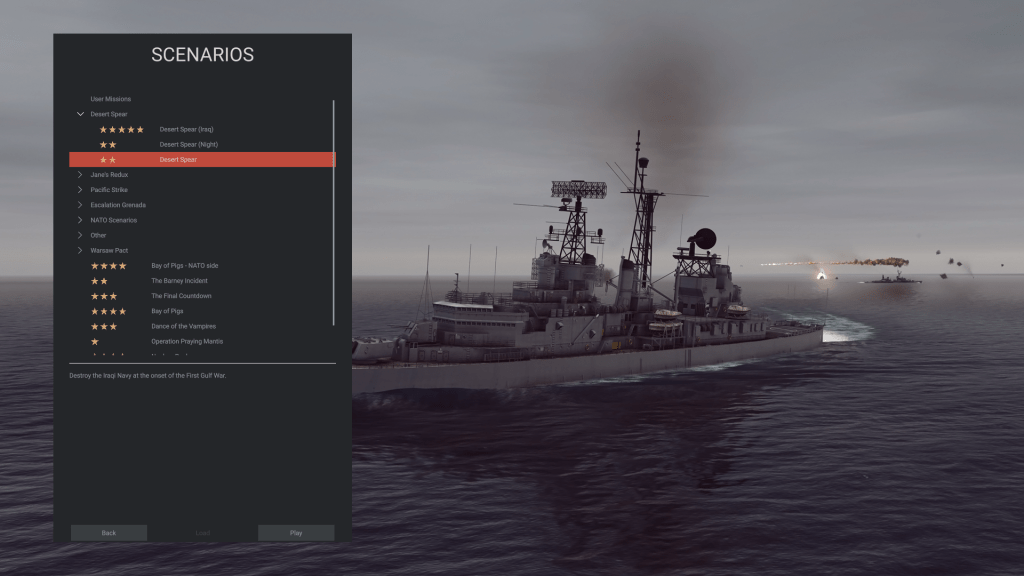Select The Final Countdown scenario

(x=181, y=296)
